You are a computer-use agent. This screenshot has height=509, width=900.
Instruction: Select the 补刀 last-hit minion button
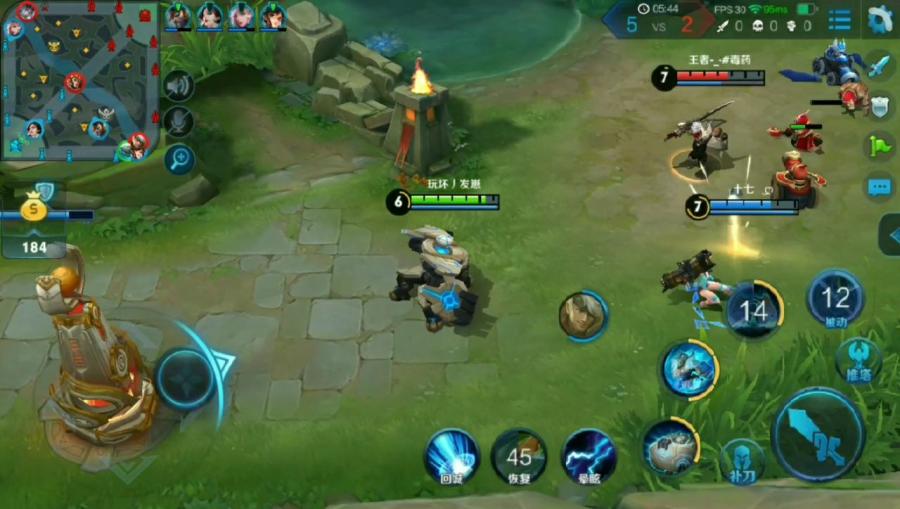click(x=742, y=459)
